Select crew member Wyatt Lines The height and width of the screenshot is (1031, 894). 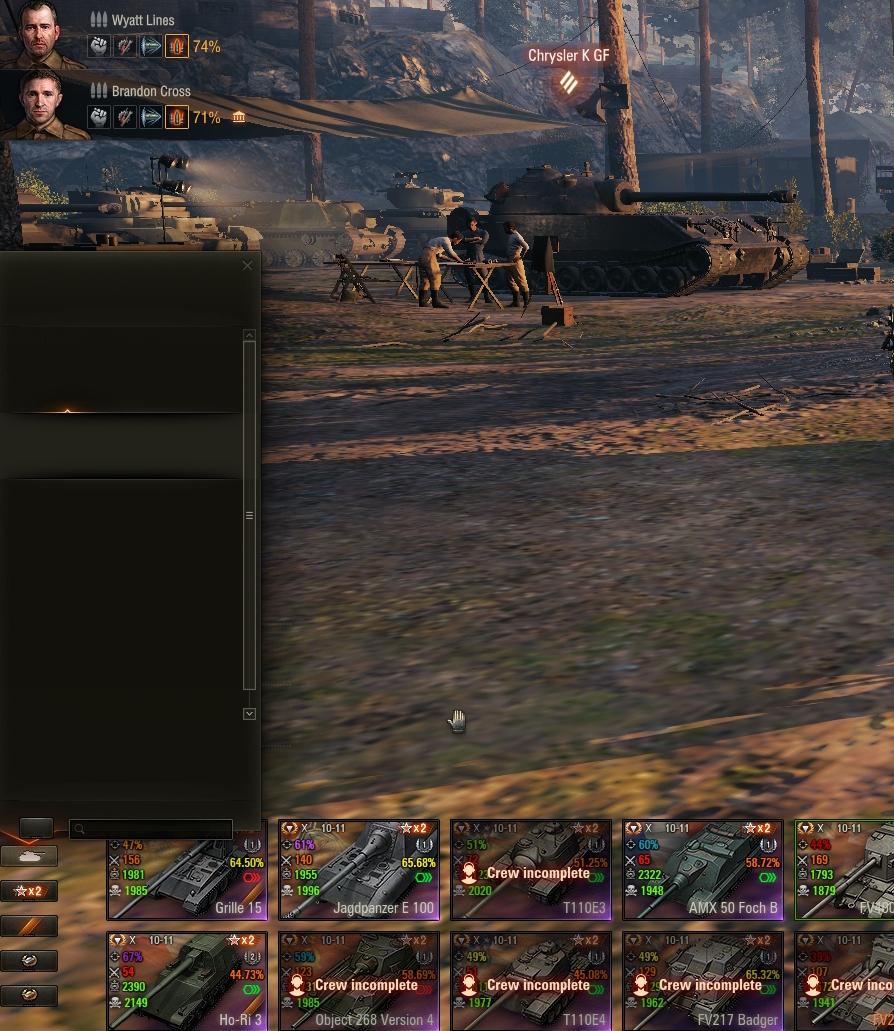click(41, 32)
